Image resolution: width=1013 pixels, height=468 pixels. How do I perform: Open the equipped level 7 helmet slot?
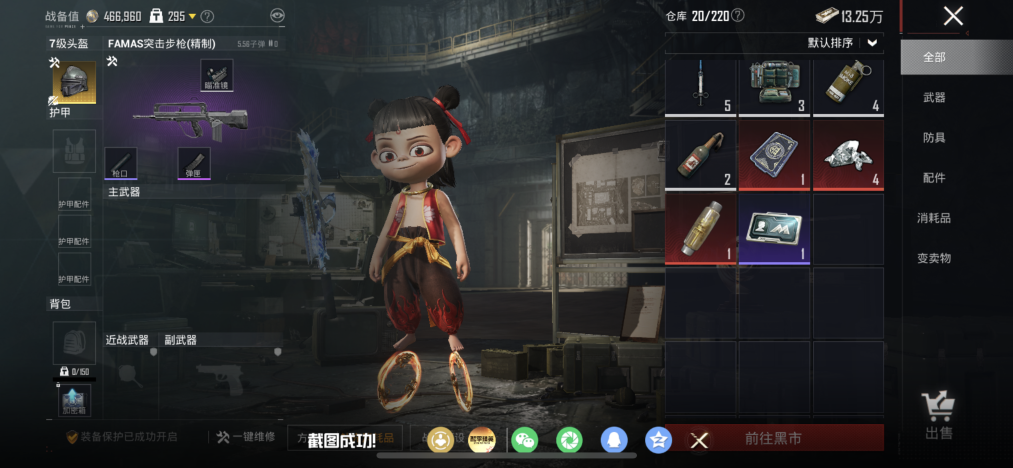(74, 83)
